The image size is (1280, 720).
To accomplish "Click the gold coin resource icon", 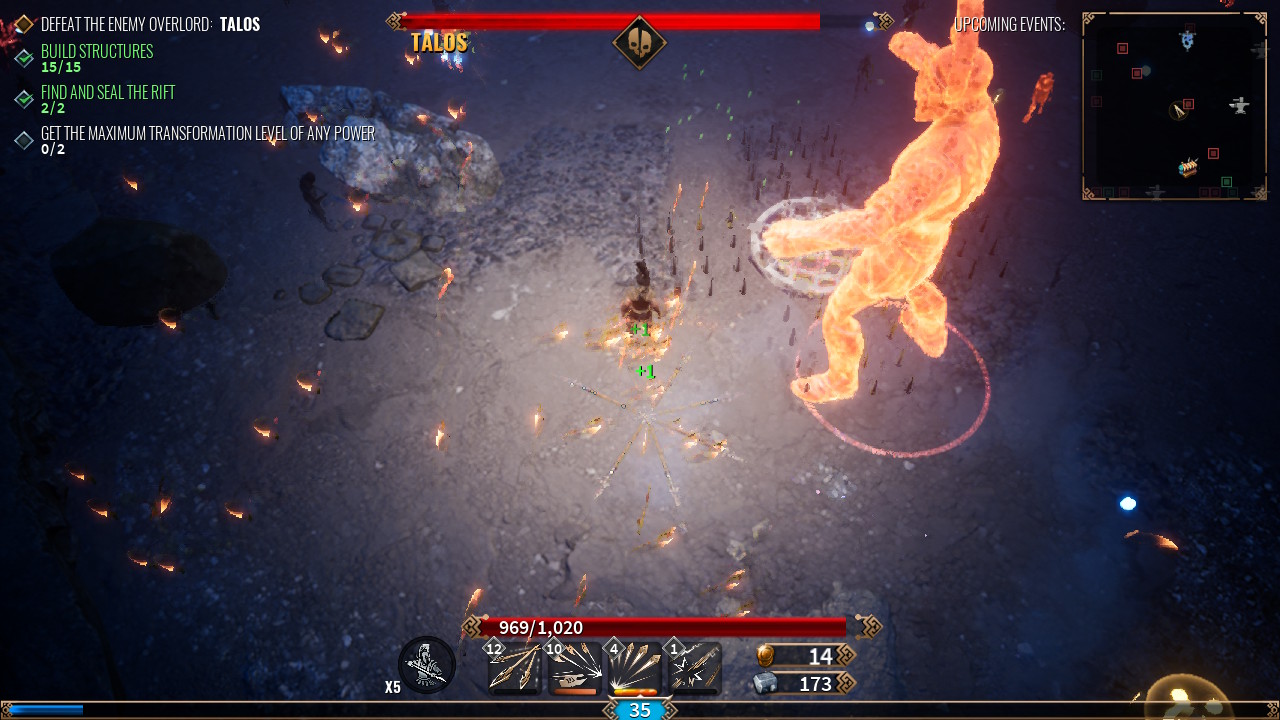I will click(766, 656).
